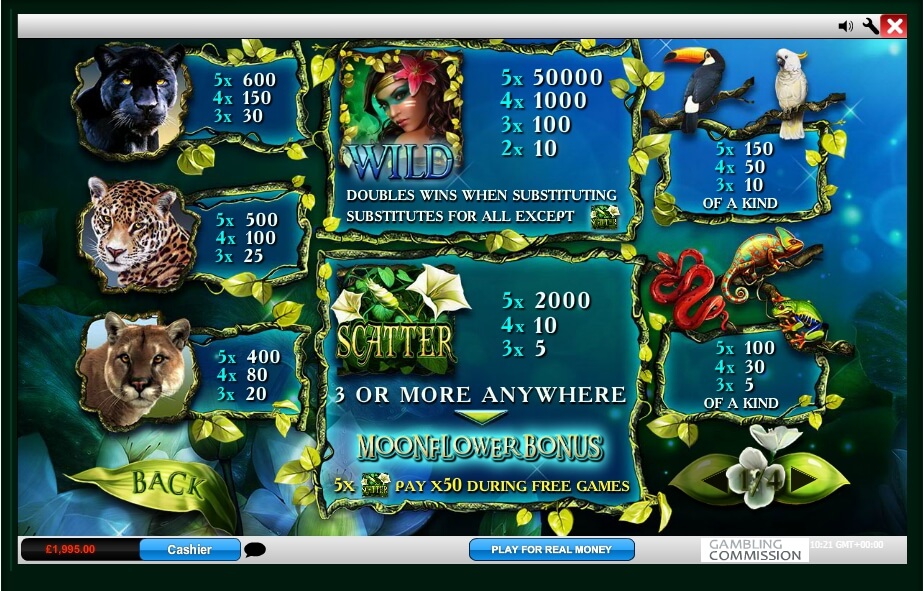Return to the game with the Back leaf
Image resolution: width=923 pixels, height=591 pixels.
166,484
